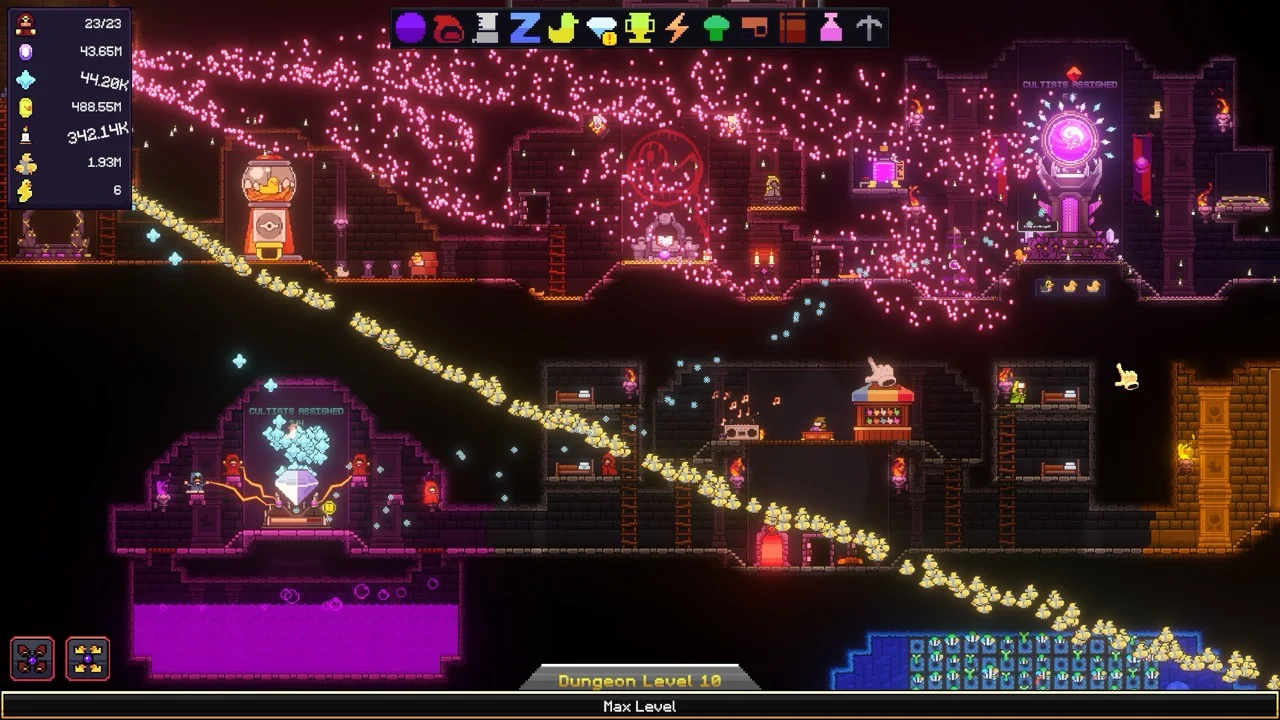The height and width of the screenshot is (720, 1280).
Task: Open the red book icon
Action: point(792,28)
